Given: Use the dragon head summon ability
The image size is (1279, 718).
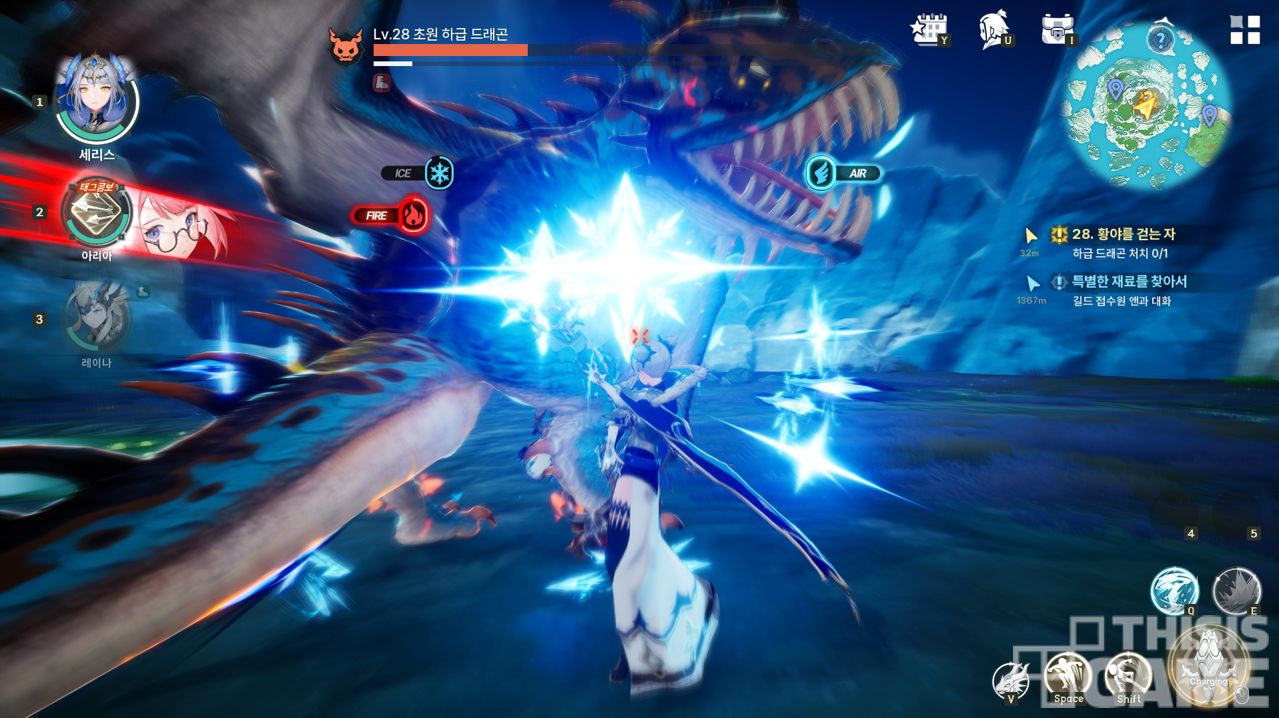Looking at the screenshot, I should (1011, 681).
